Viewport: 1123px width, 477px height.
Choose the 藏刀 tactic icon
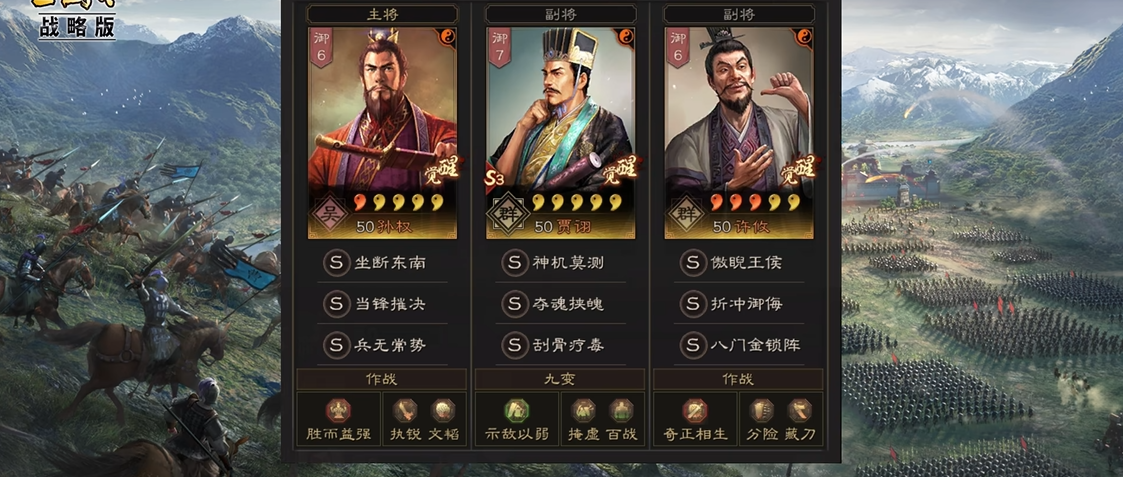pos(799,410)
